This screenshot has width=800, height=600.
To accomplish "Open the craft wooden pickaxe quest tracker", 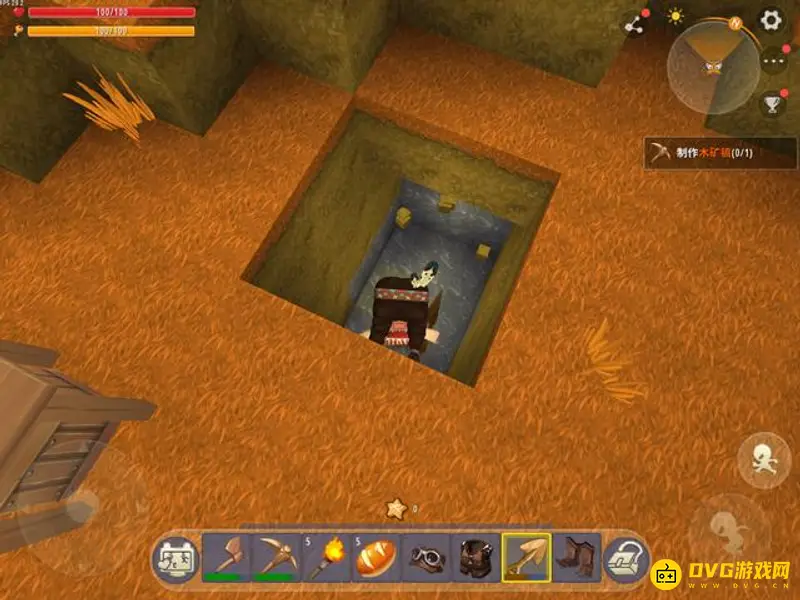I will click(x=720, y=152).
